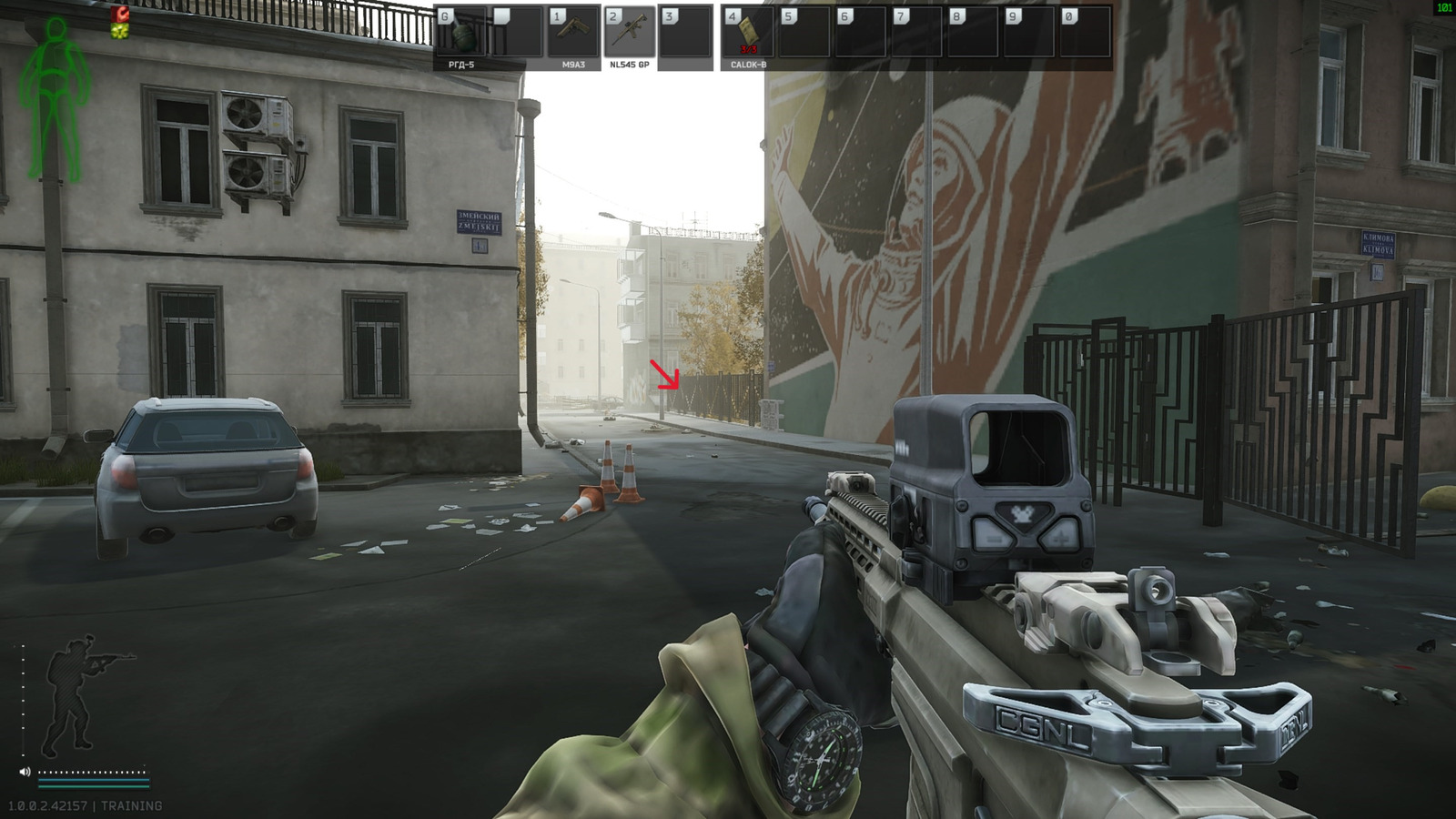
Task: Click quickbar slot 0 at far right
Action: [x=1085, y=32]
